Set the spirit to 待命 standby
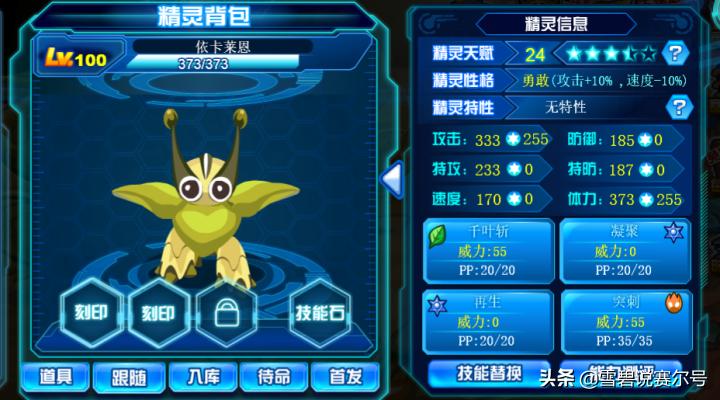Image resolution: width=720 pixels, height=400 pixels. tap(273, 376)
